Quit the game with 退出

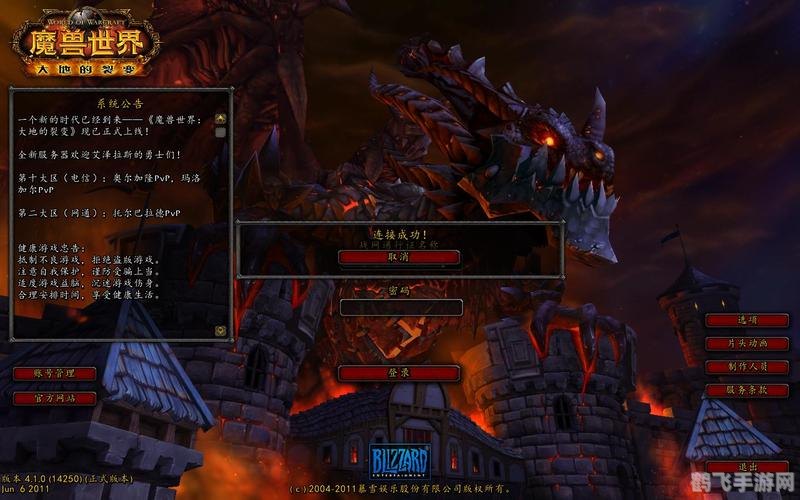point(747,467)
